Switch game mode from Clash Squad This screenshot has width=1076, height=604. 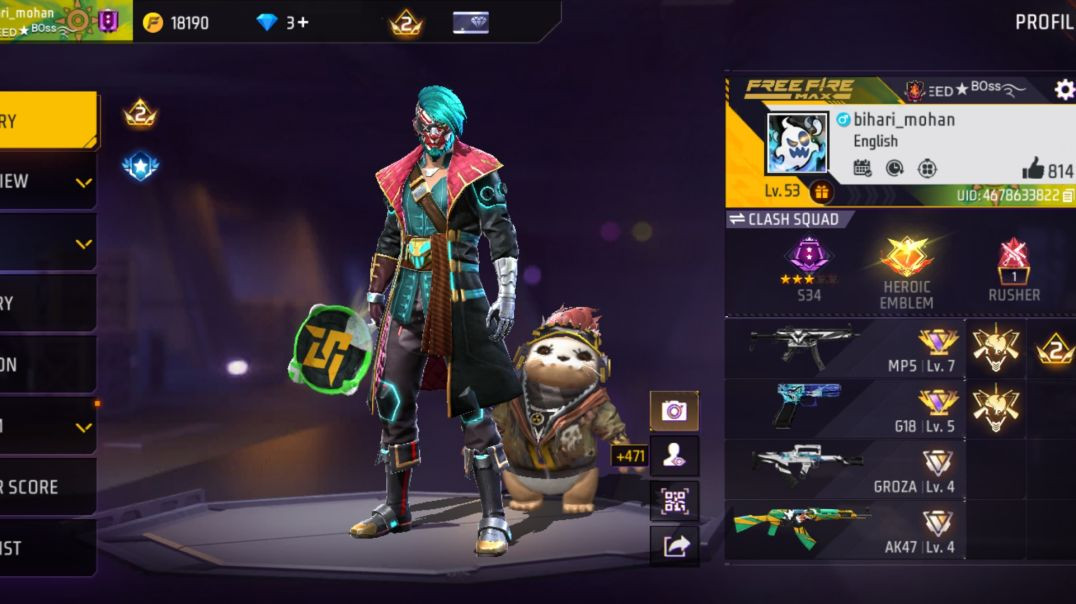point(789,219)
